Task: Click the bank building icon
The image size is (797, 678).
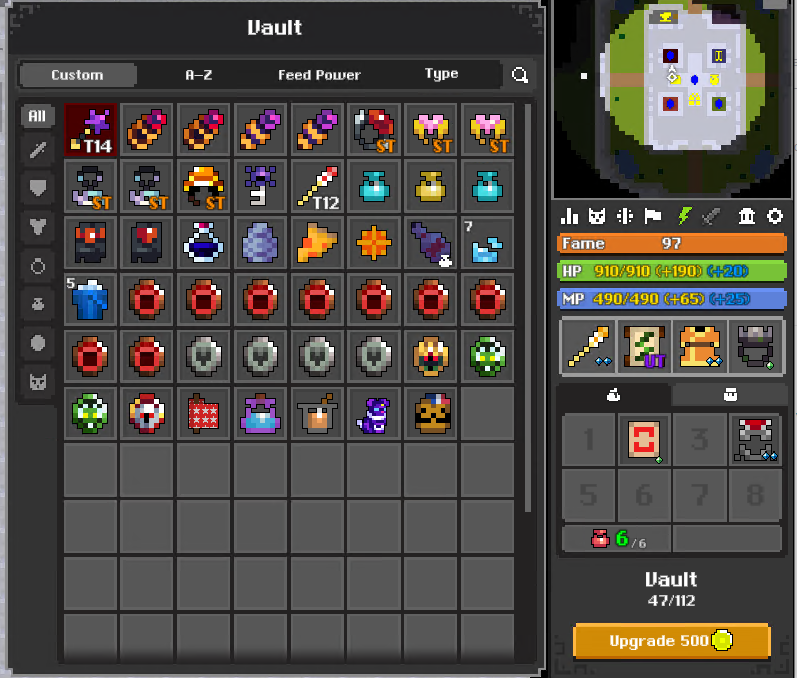Action: coord(746,216)
